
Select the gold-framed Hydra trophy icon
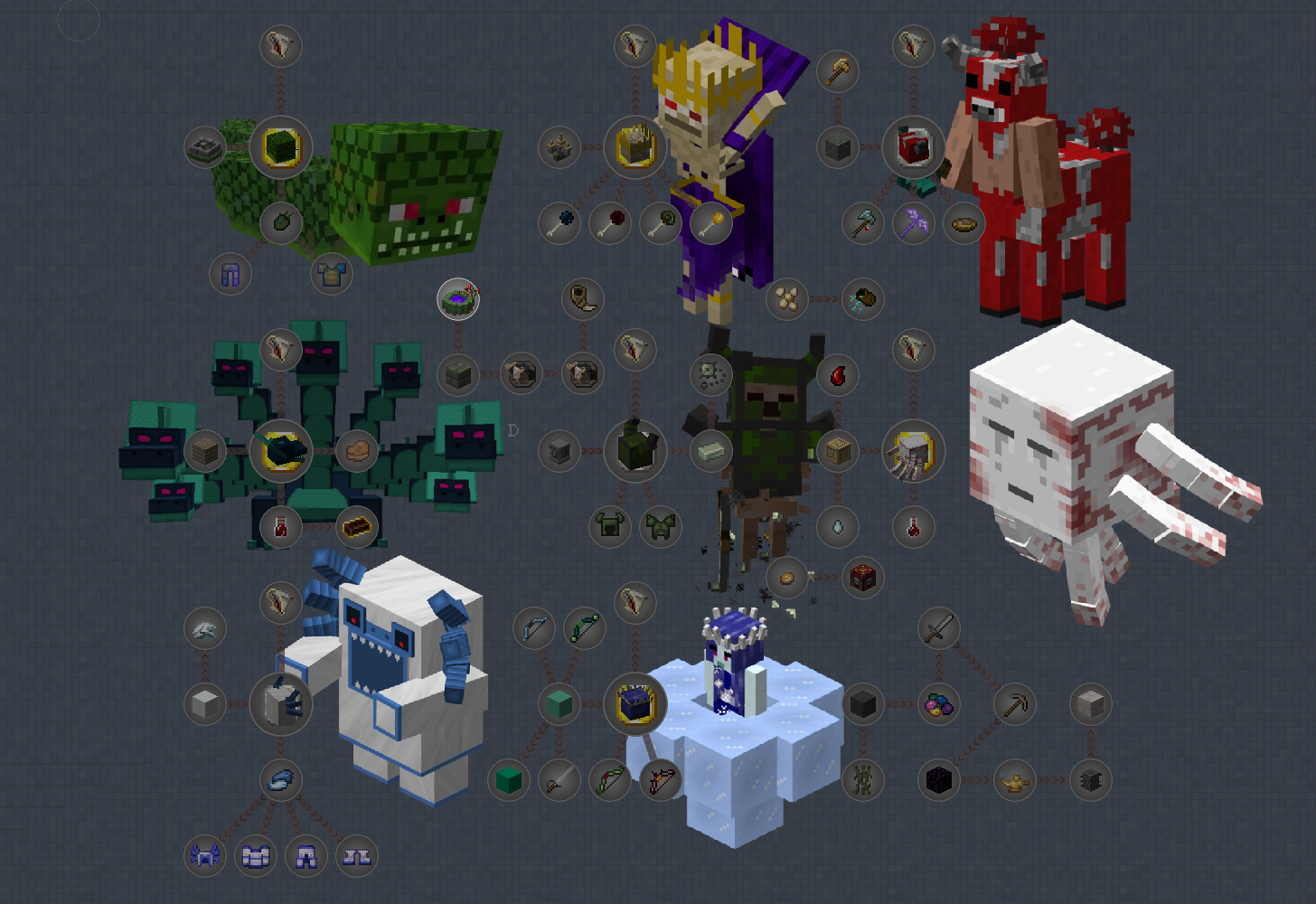click(x=282, y=449)
